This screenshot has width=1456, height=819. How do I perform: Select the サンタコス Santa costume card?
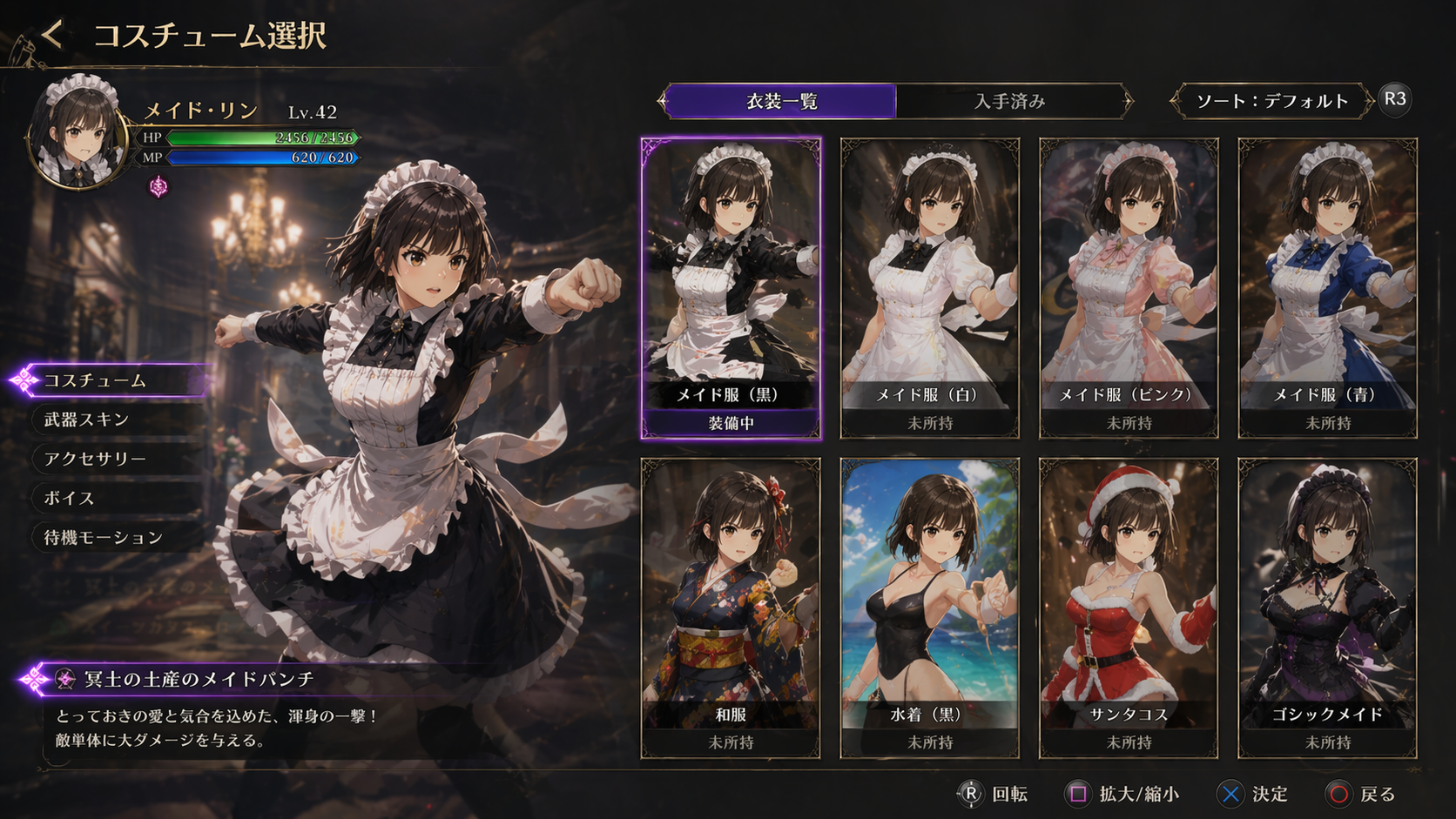point(1129,608)
